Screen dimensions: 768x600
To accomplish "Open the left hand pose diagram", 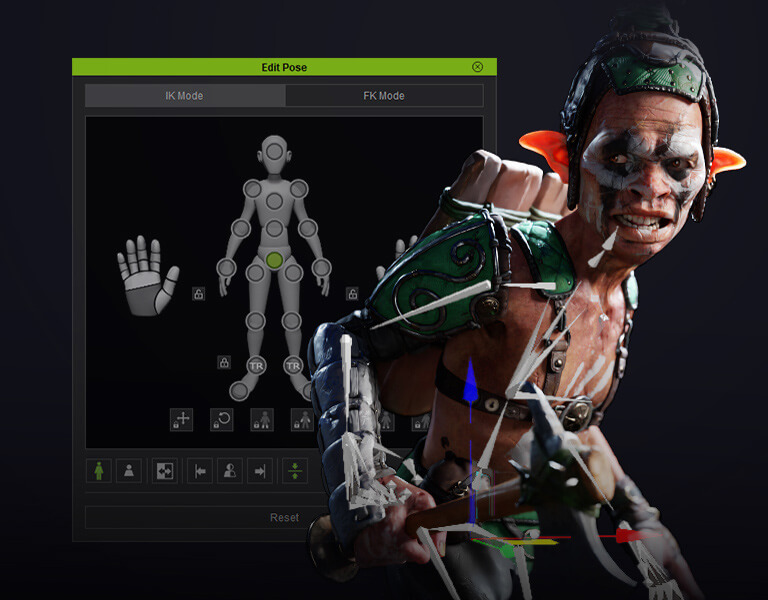I will [147, 275].
